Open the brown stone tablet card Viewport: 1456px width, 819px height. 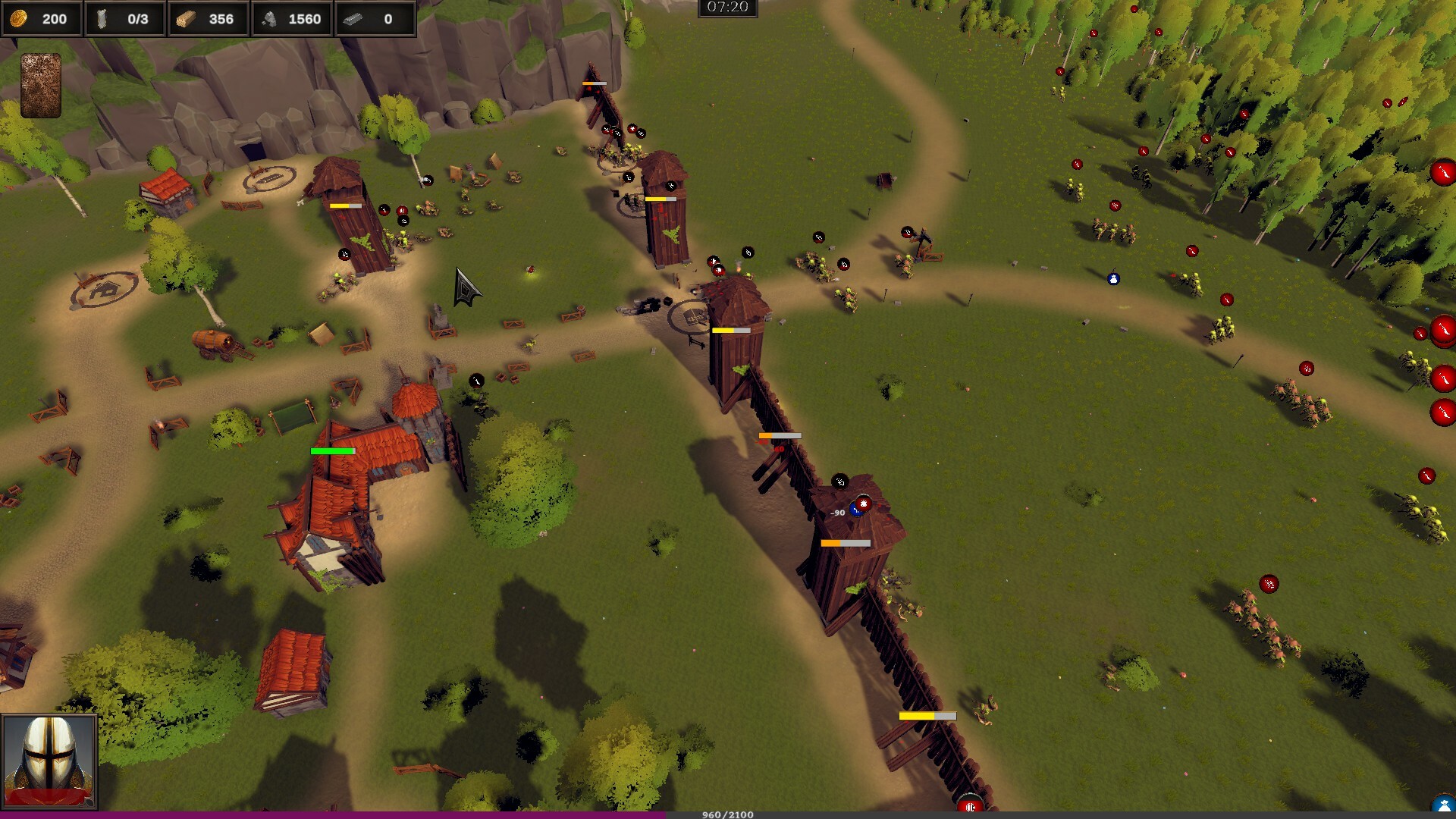coord(40,85)
